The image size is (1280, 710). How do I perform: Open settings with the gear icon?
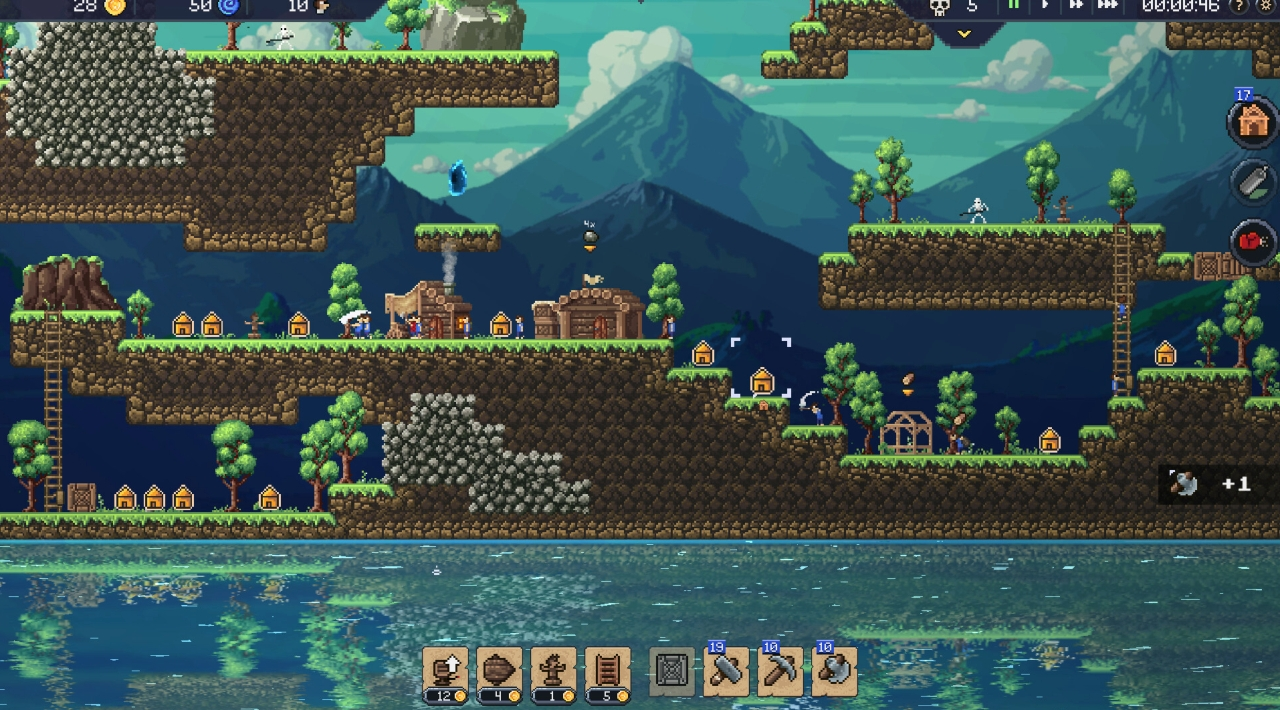pos(1265,6)
